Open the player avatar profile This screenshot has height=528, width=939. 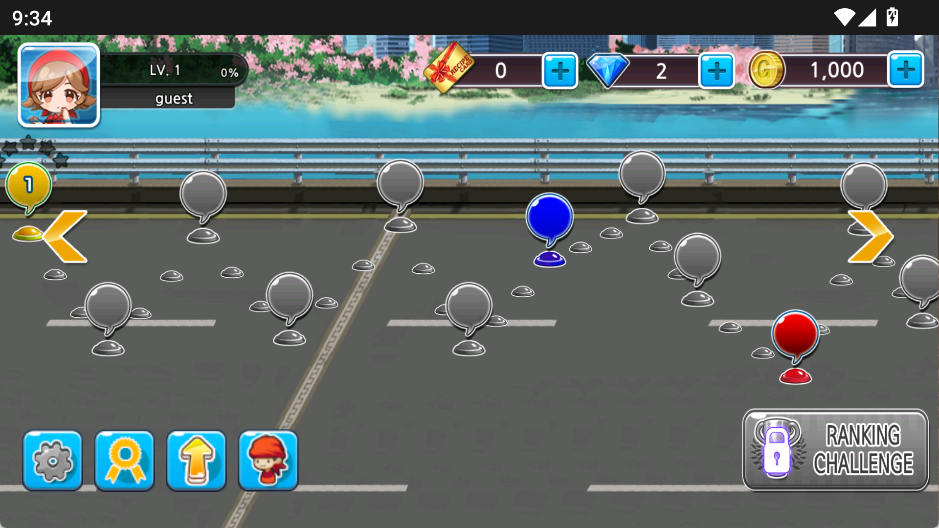[59, 85]
